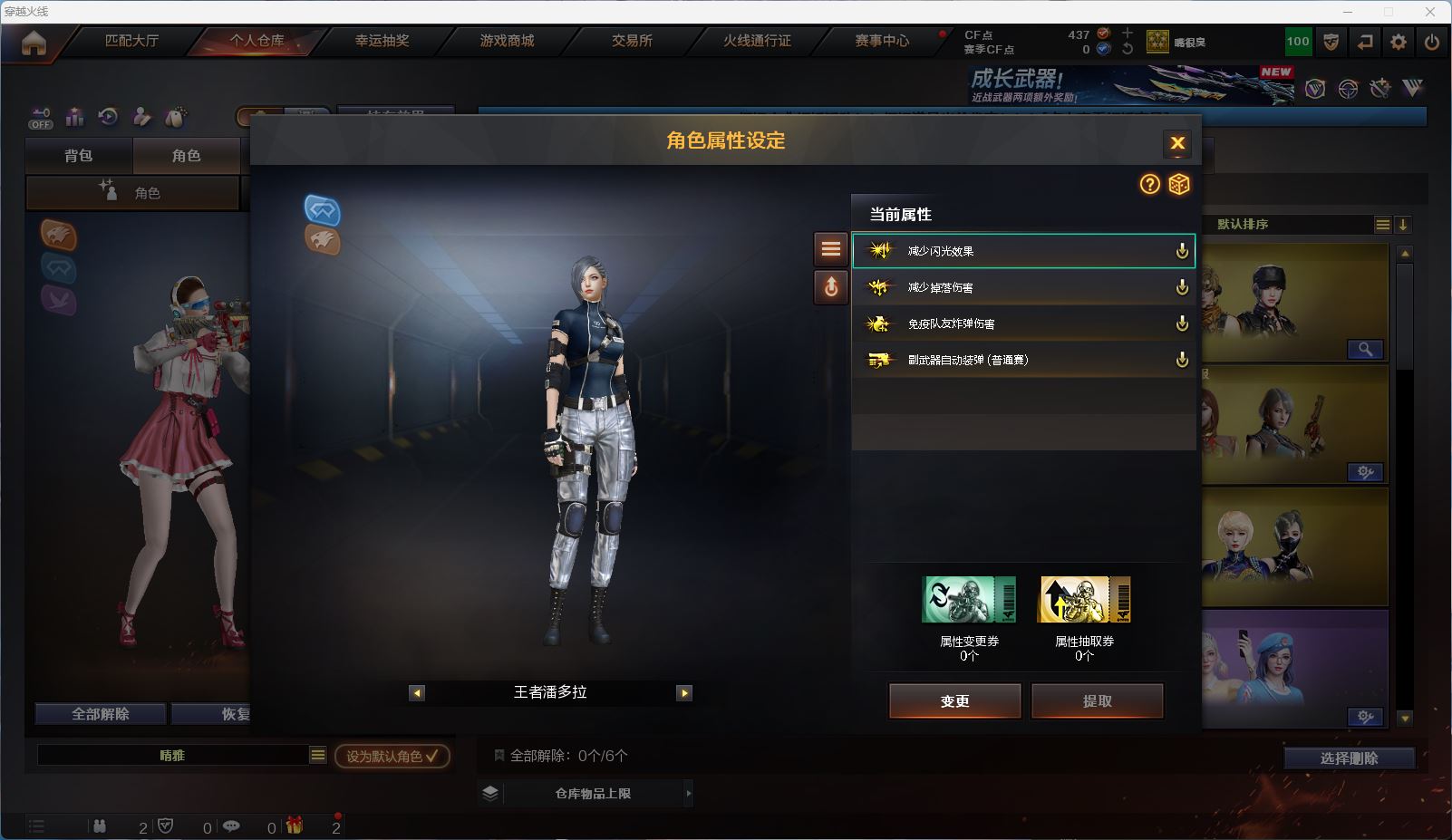Click the 属性变更券 ticket icon
The width and height of the screenshot is (1452, 840).
tap(969, 600)
